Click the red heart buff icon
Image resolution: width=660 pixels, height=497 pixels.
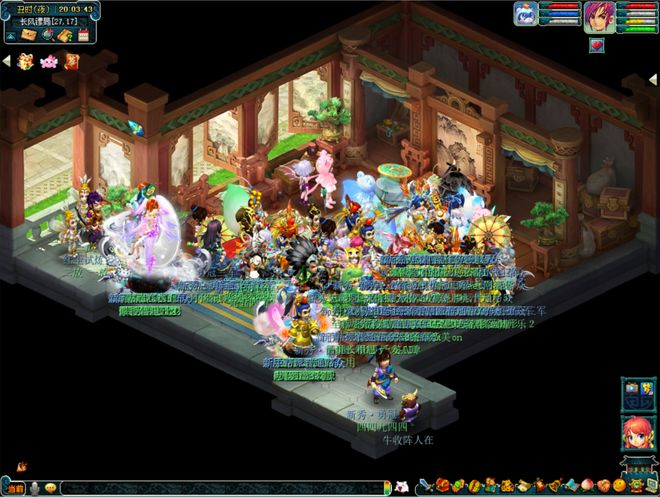click(597, 45)
